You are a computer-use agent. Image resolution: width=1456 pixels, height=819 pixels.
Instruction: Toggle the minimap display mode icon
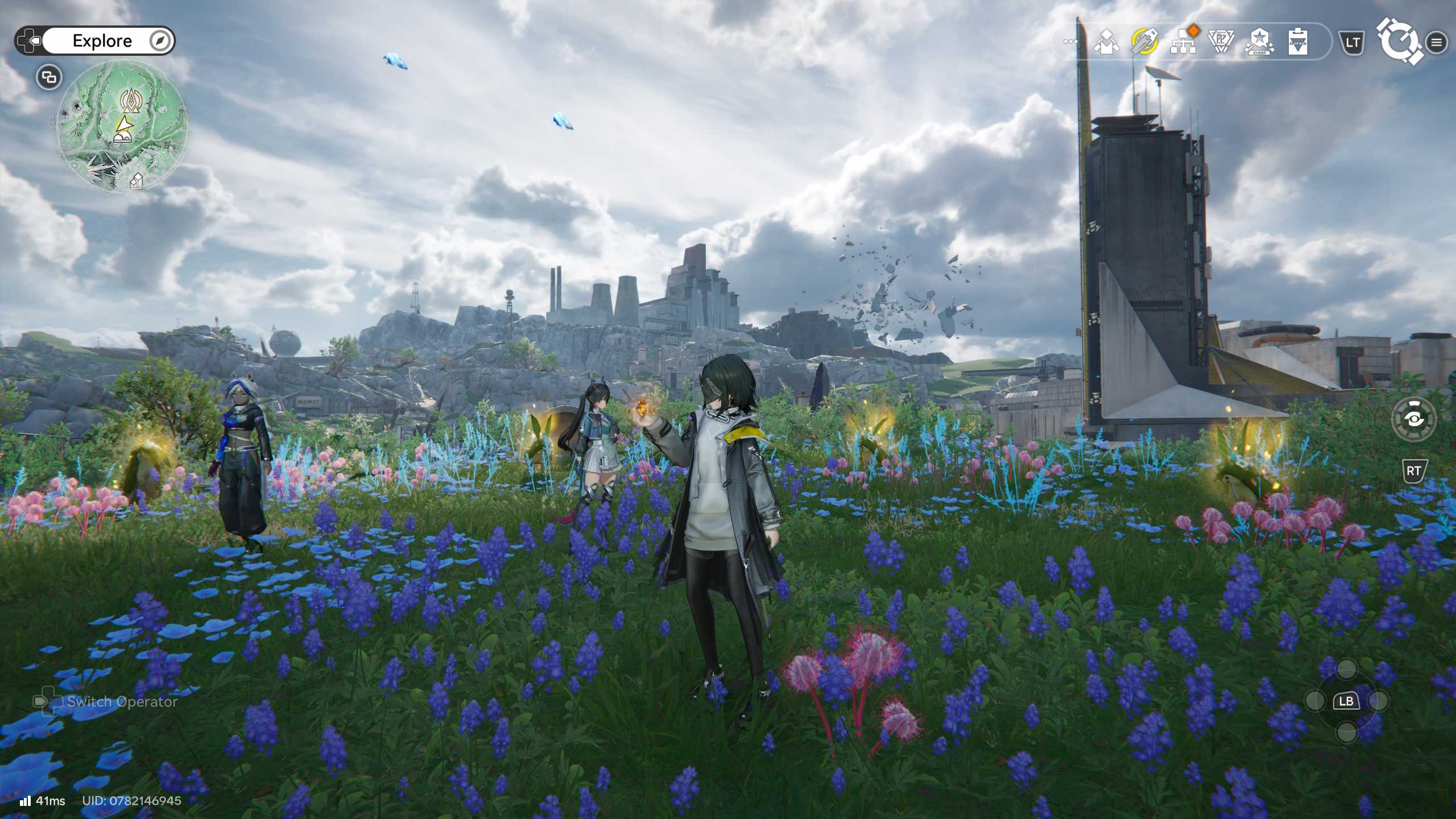point(49,77)
